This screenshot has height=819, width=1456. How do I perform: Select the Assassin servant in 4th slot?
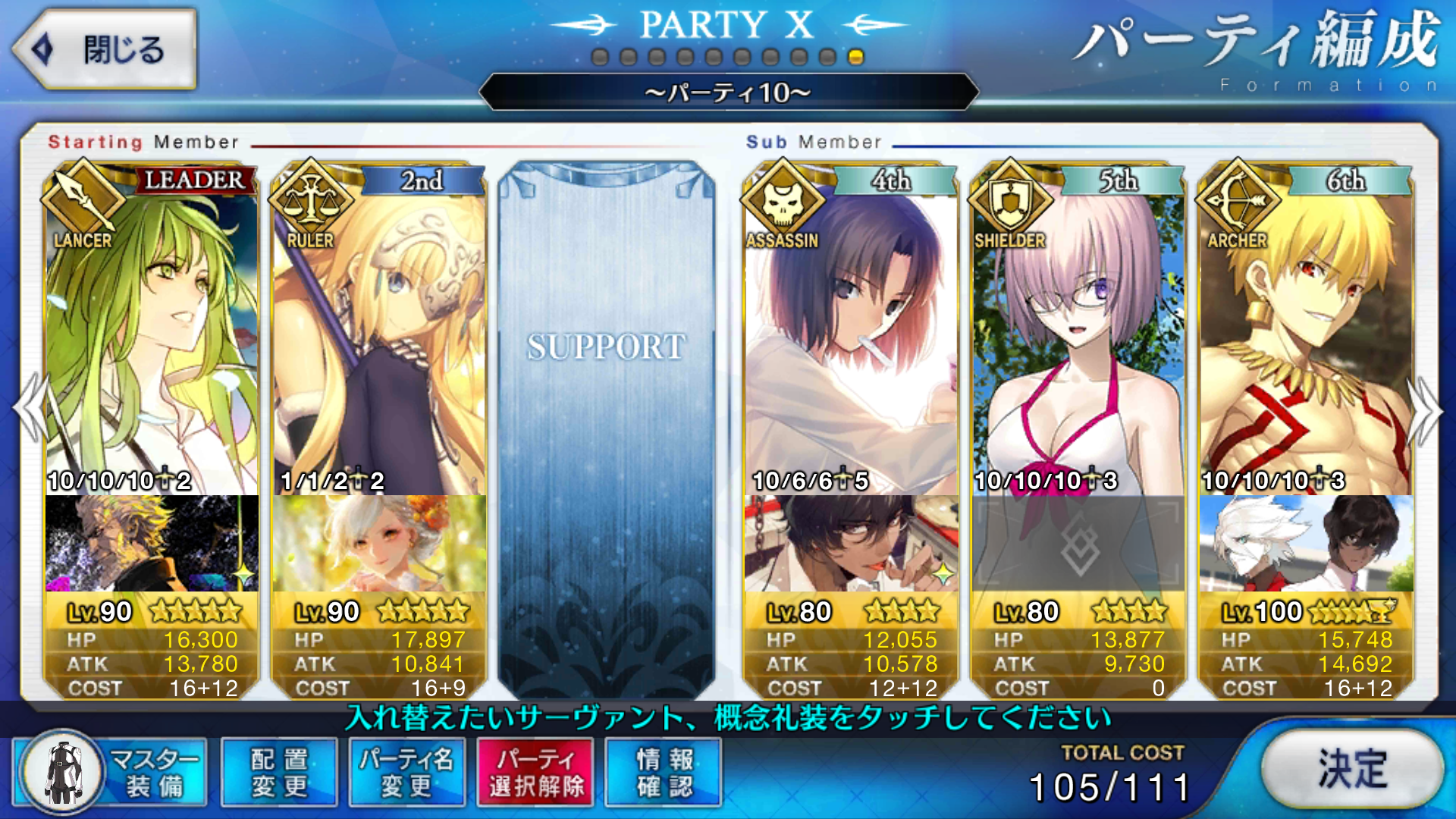(x=850, y=341)
